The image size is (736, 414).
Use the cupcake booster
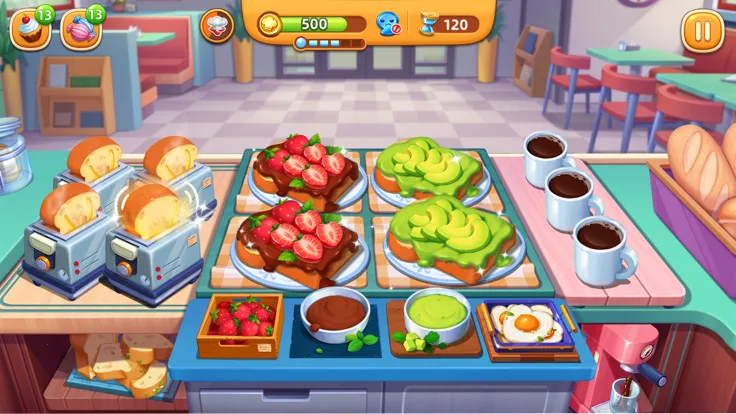point(28,30)
